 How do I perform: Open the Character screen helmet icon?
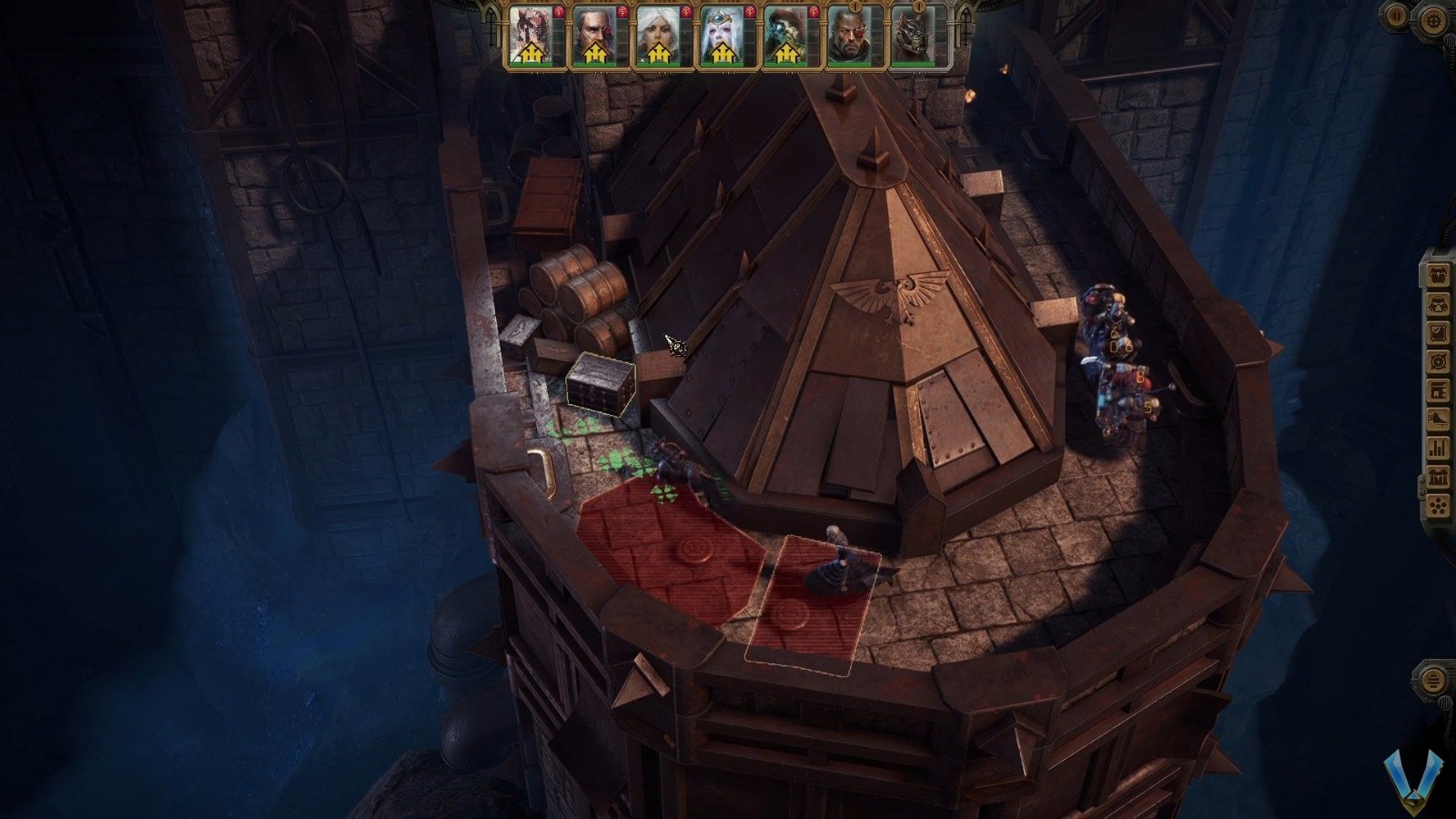pos(1439,304)
